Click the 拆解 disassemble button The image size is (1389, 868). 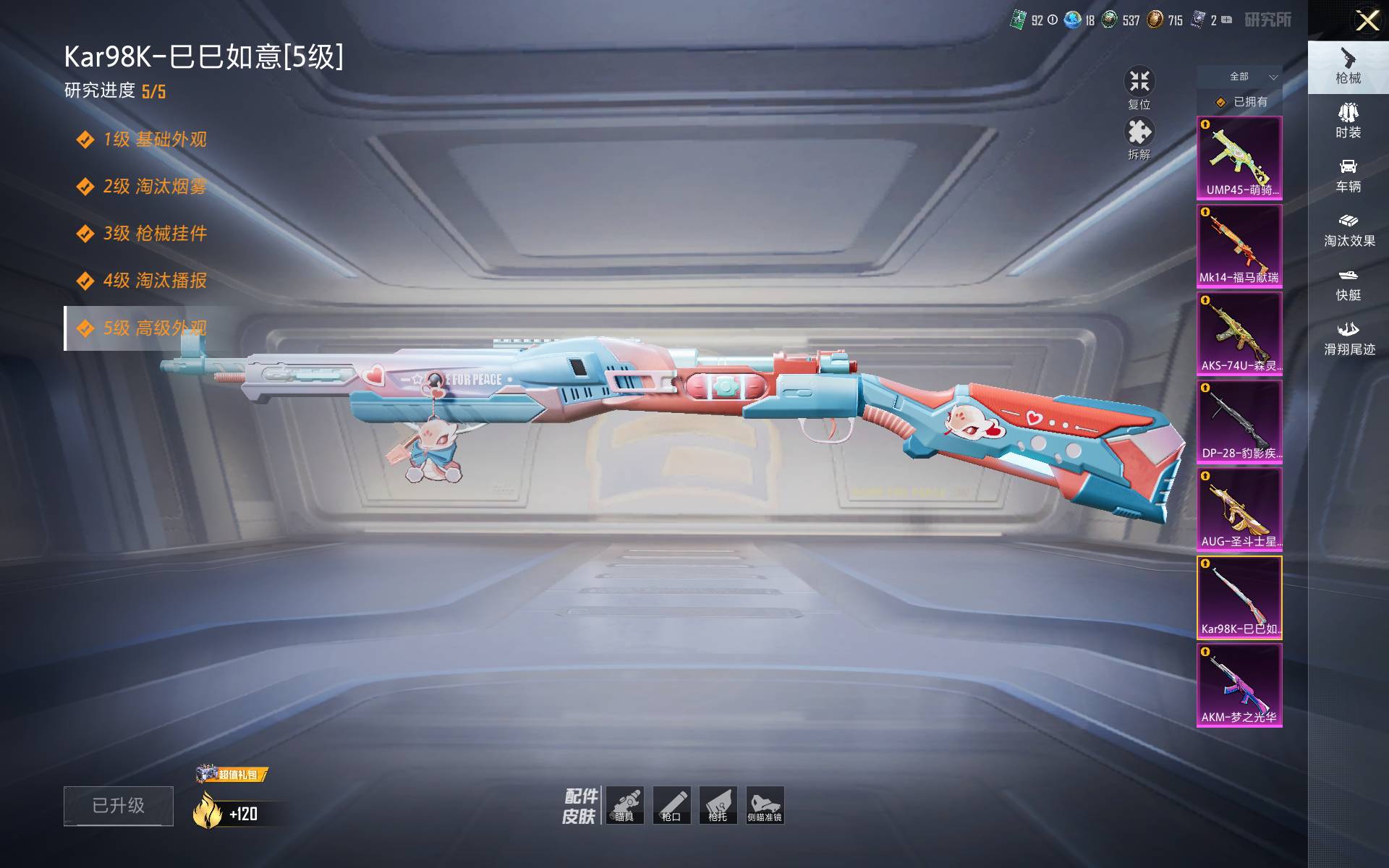tap(1139, 137)
